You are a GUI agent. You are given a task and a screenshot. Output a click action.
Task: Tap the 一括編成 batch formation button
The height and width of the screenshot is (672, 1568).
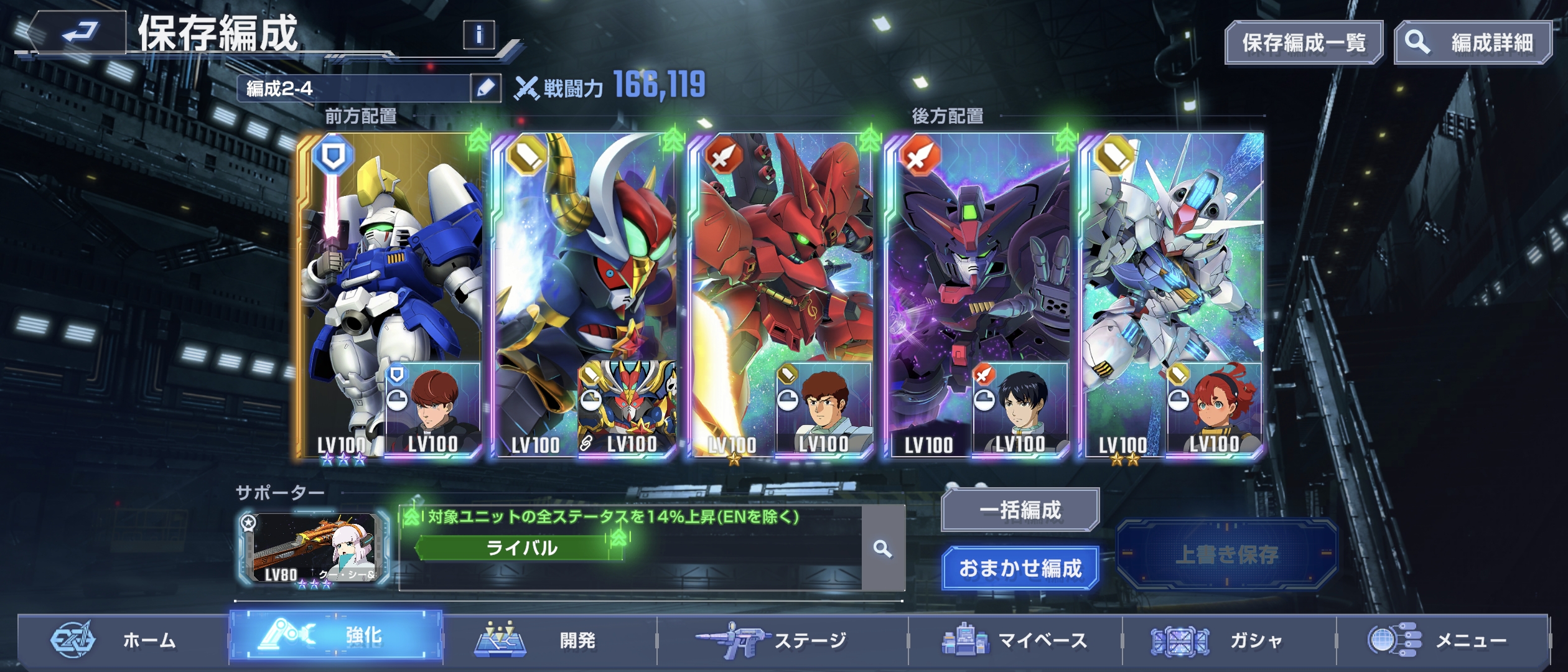point(1020,510)
